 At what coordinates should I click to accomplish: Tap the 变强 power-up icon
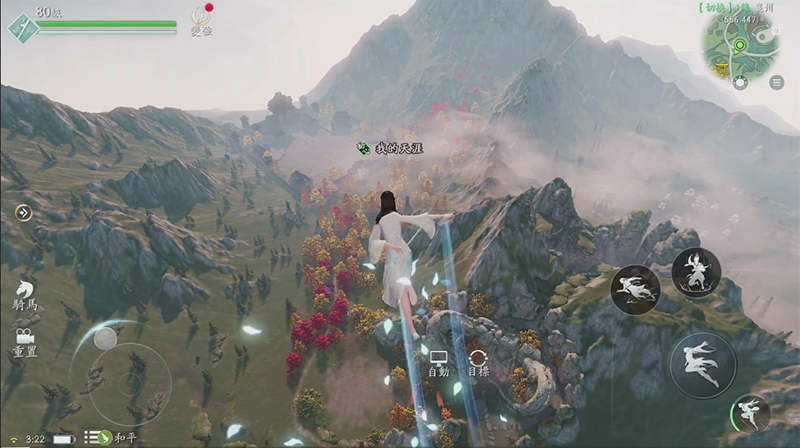tap(202, 18)
